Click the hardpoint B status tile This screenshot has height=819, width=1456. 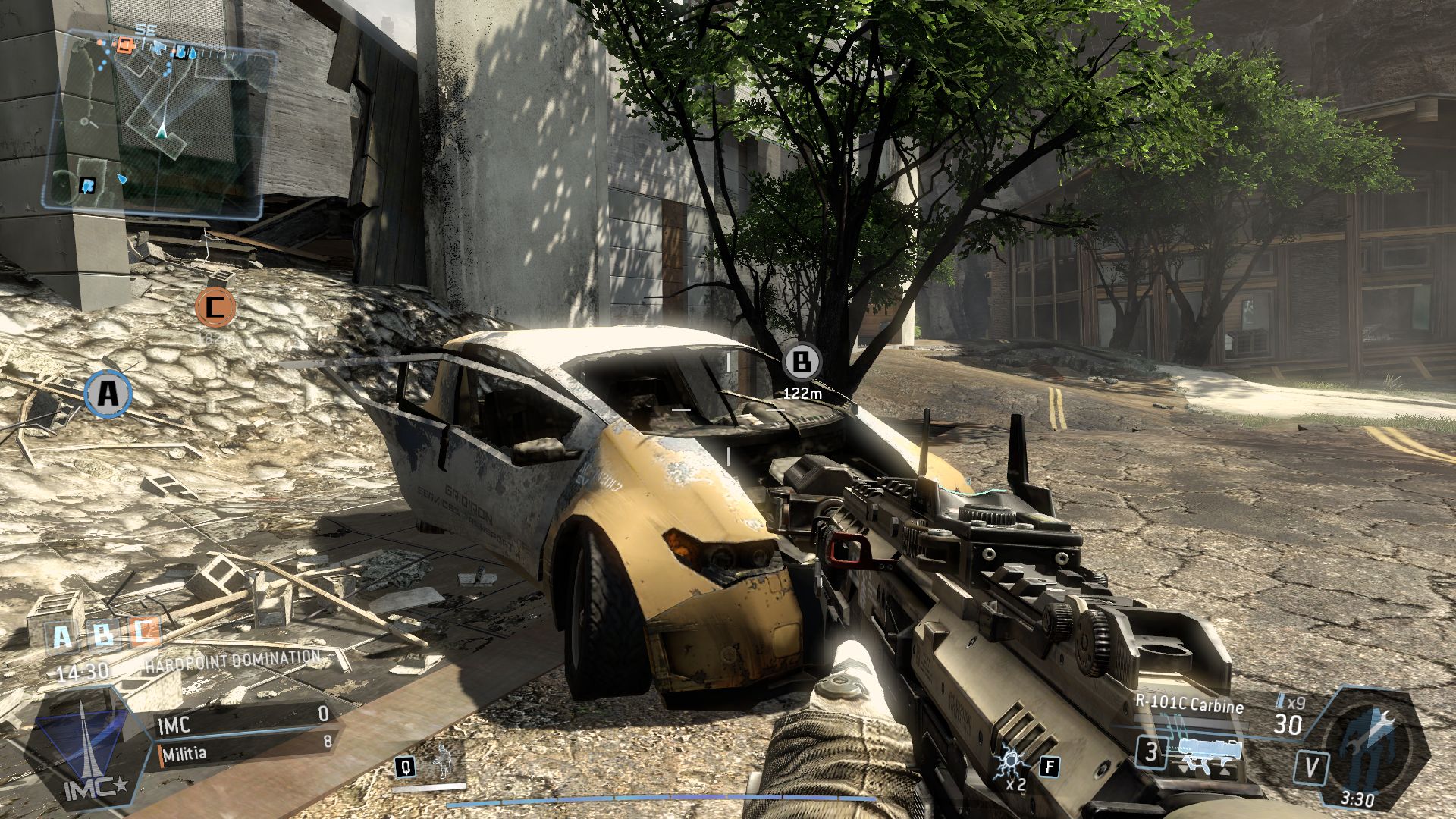103,635
